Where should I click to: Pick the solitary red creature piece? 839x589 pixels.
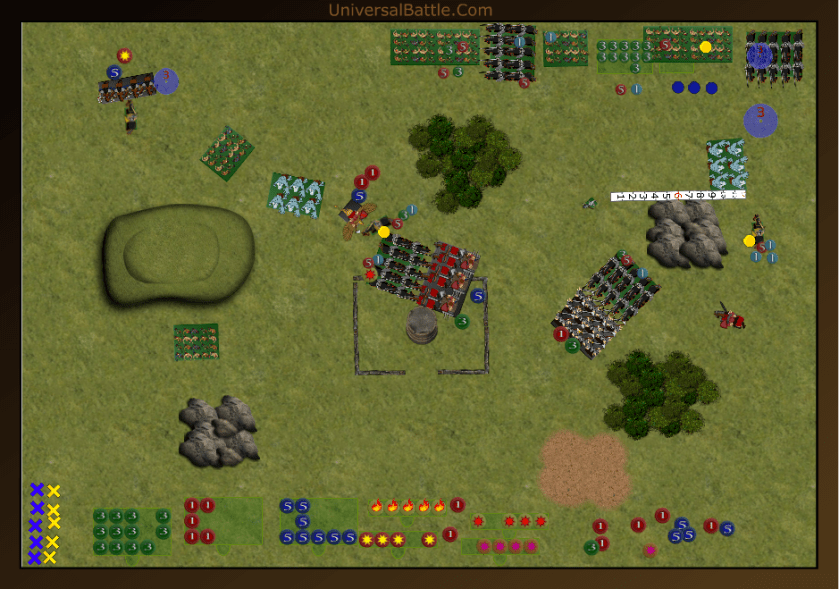click(731, 318)
